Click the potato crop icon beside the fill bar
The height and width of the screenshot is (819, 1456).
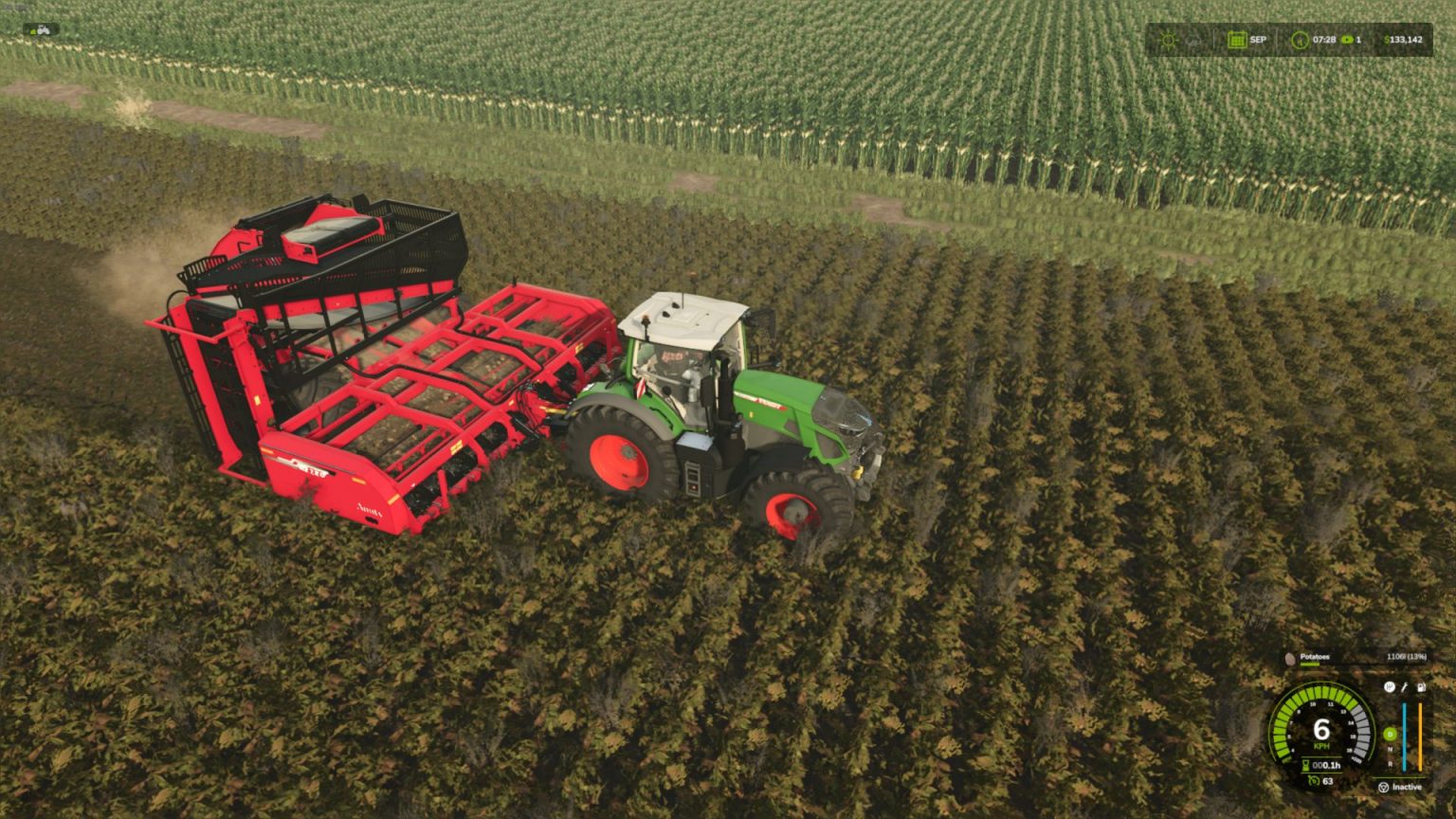(1289, 657)
